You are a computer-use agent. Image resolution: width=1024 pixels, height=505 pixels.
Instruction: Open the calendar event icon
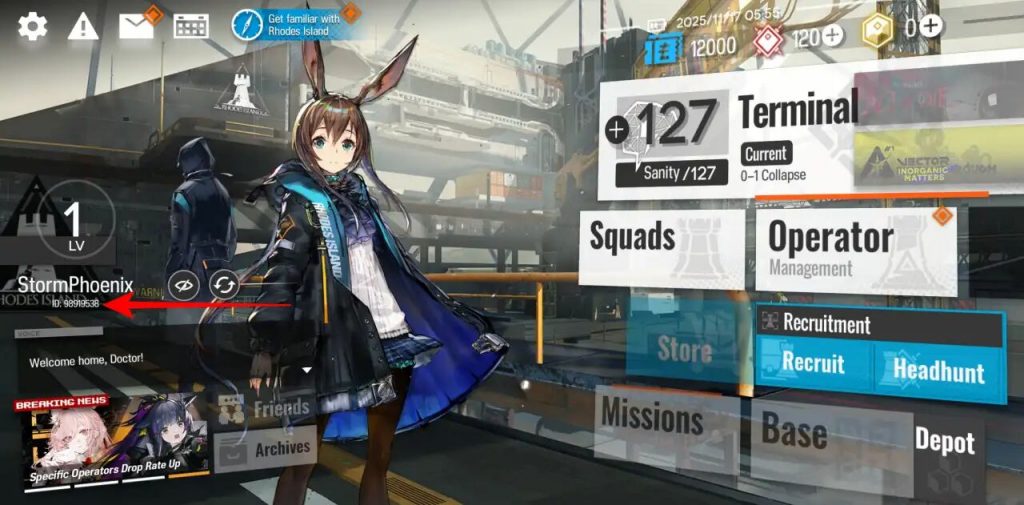coord(190,27)
